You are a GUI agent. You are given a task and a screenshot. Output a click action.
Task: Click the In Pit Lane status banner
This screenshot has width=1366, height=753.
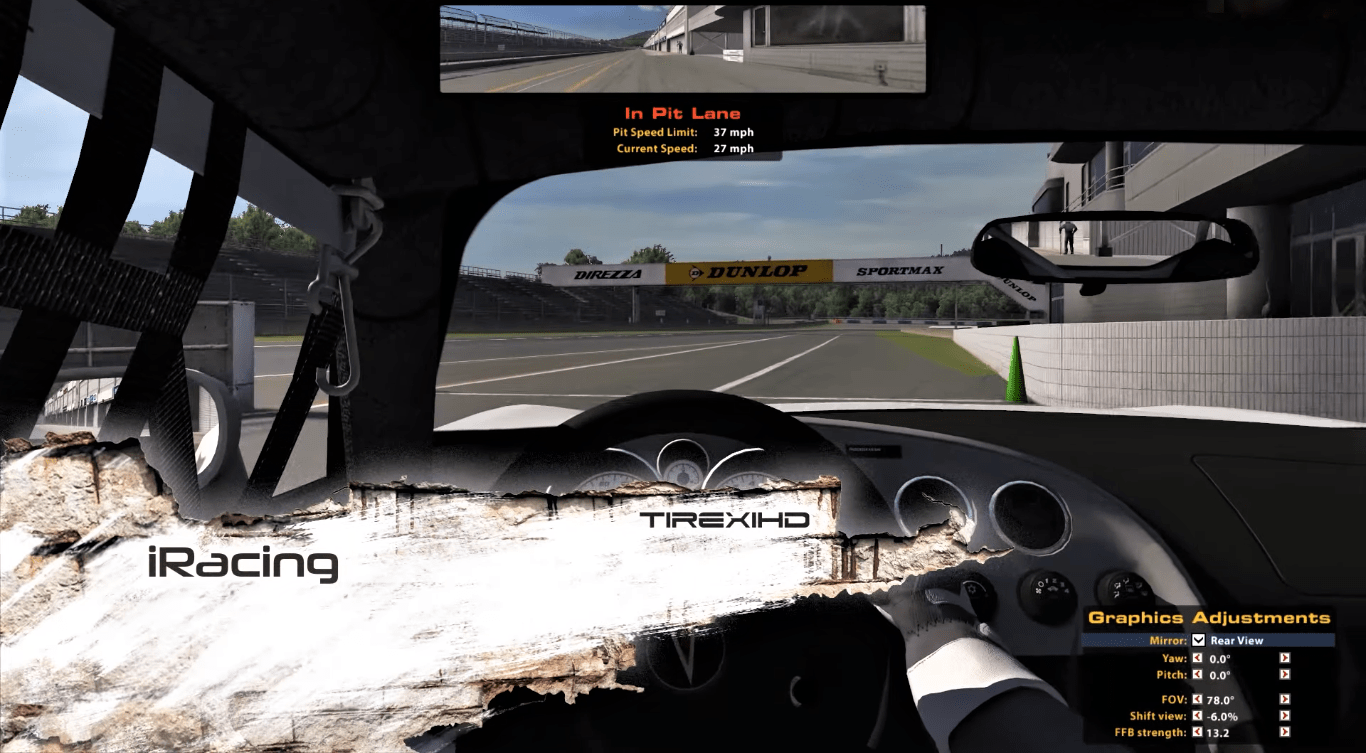pyautogui.click(x=683, y=112)
